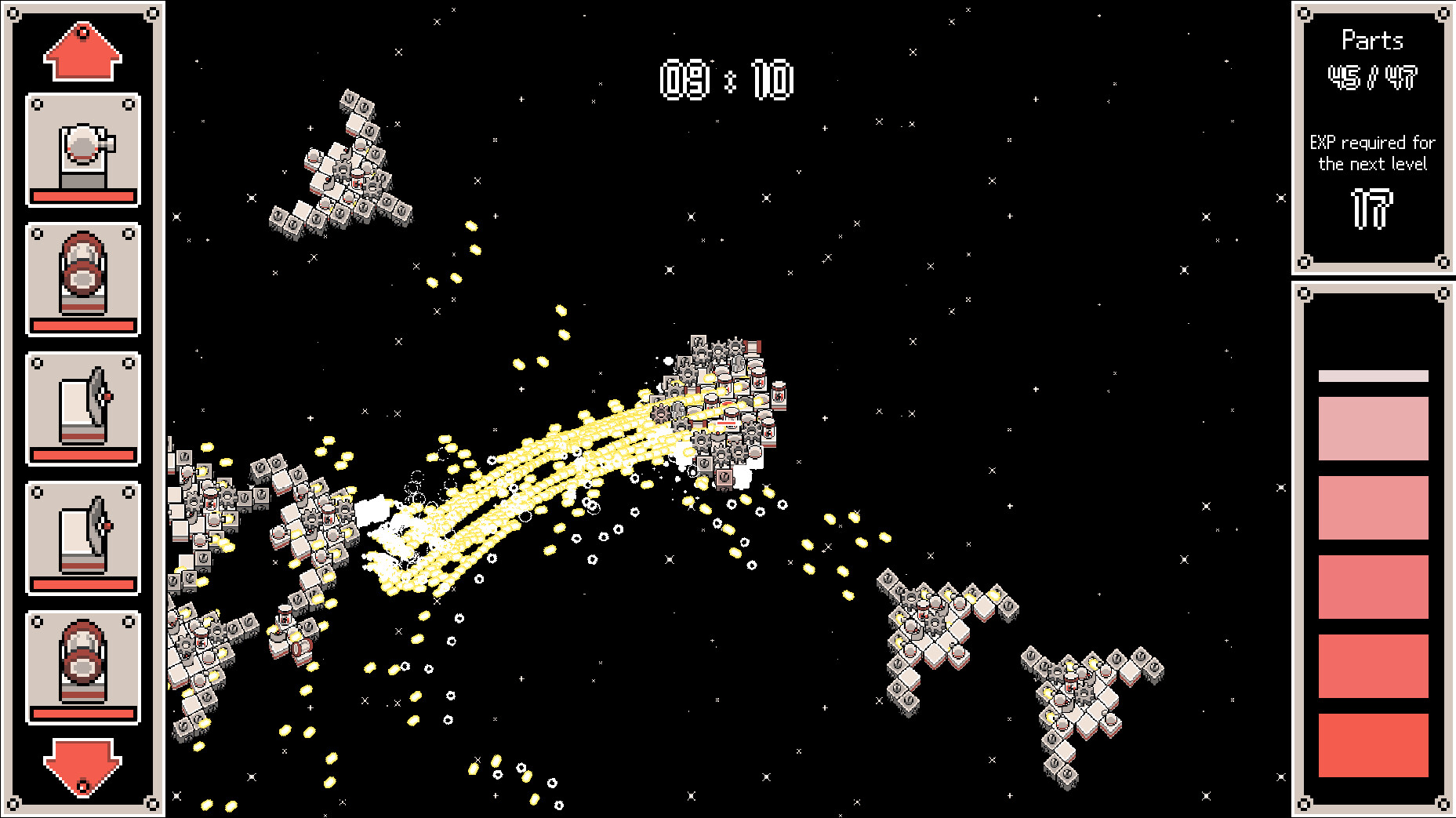Image resolution: width=1456 pixels, height=818 pixels.
Task: Select the twin-ring engine module icon
Action: click(x=82, y=278)
